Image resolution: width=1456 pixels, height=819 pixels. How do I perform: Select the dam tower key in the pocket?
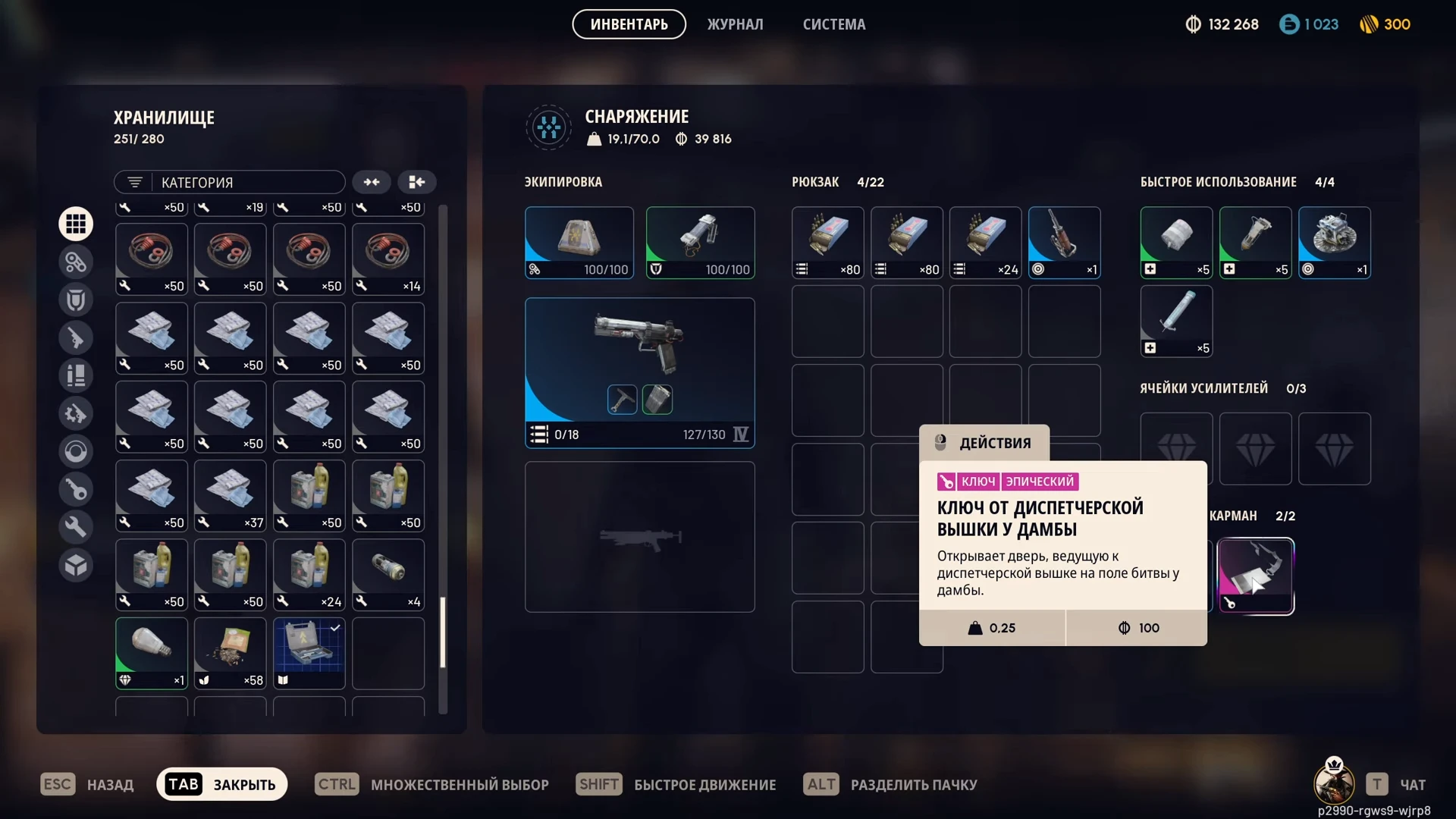[x=1255, y=576]
